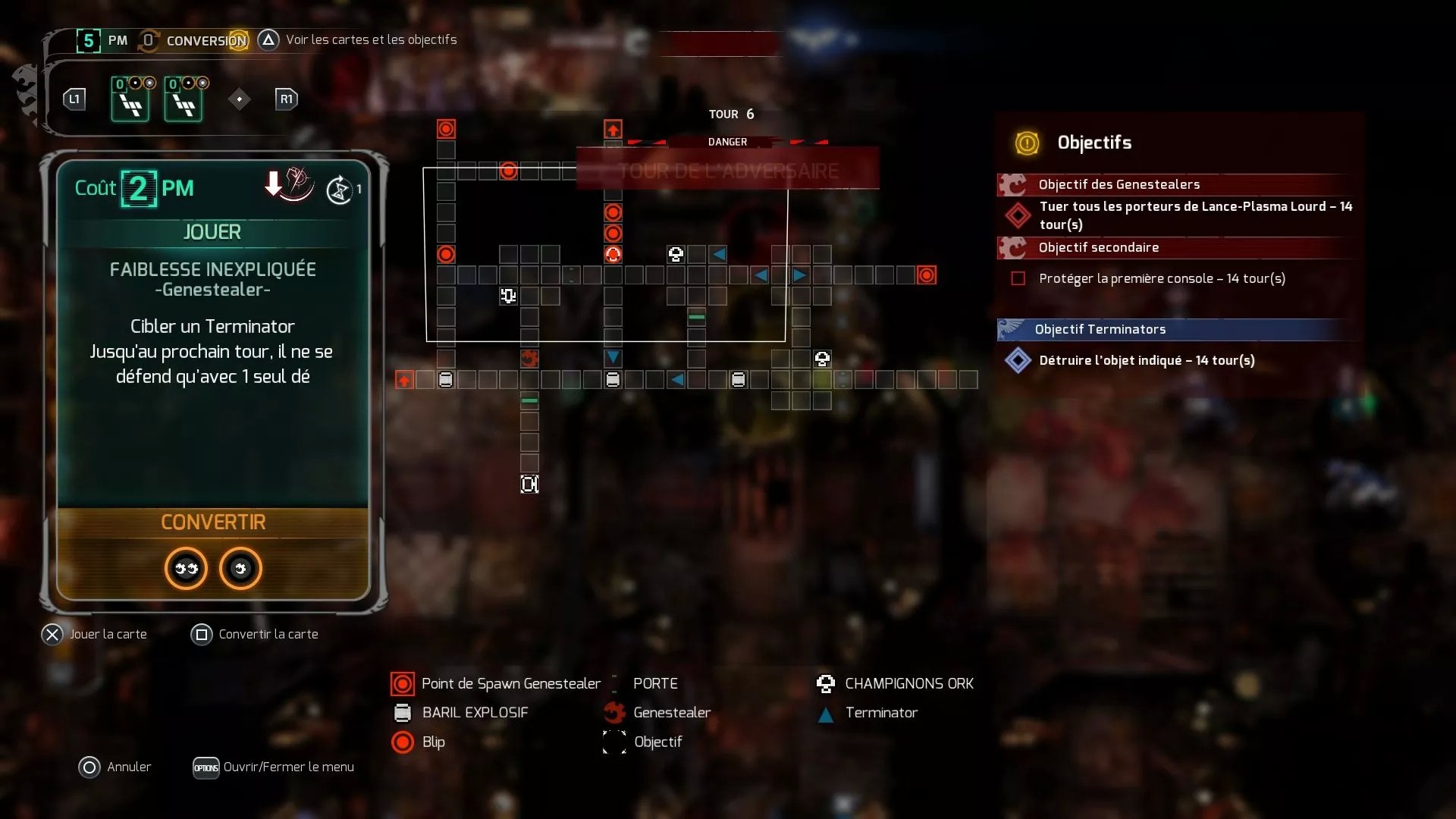1456x819 pixels.
Task: Click the blue Terminator legend icon
Action: pyautogui.click(x=824, y=714)
